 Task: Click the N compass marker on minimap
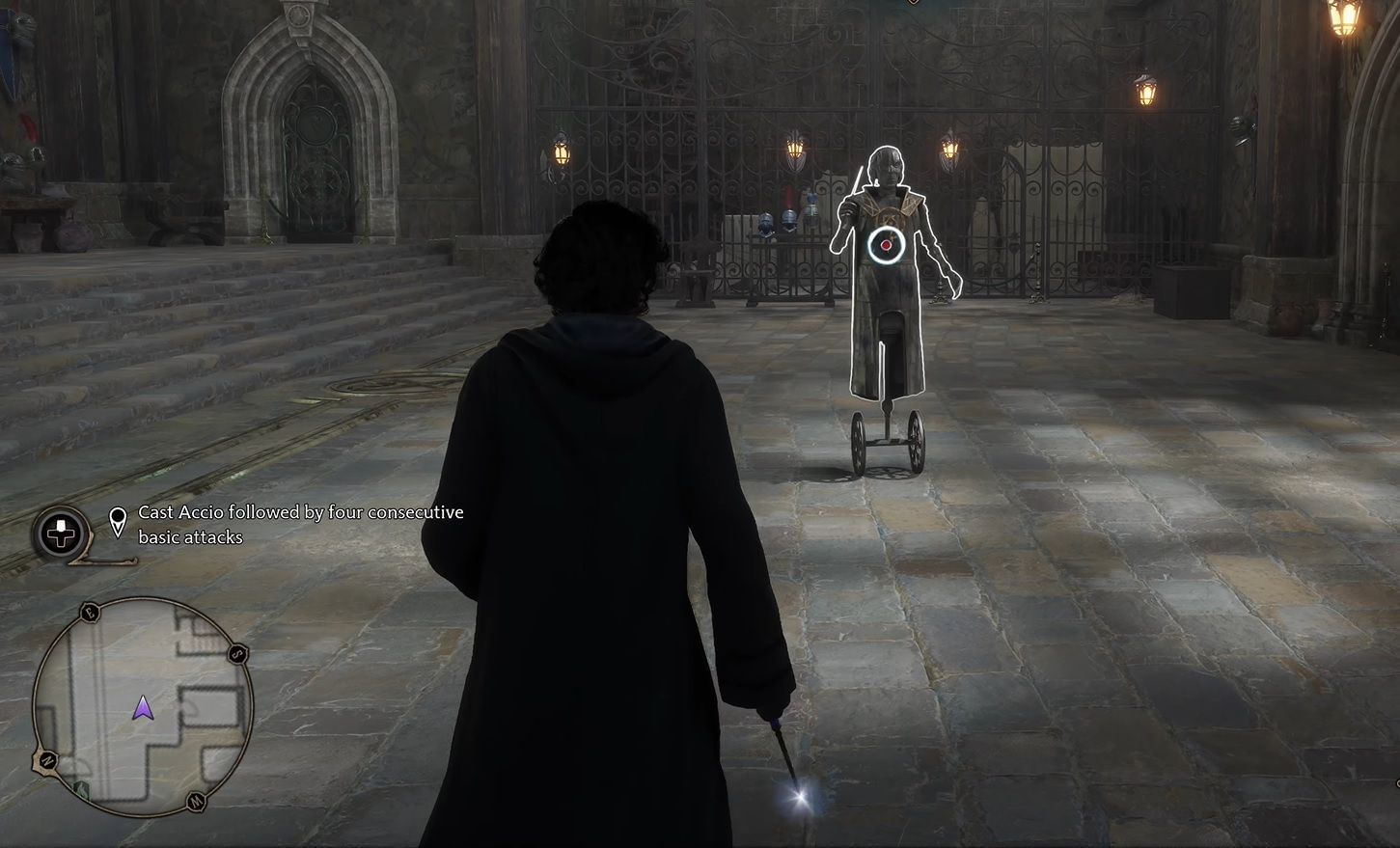pos(47,760)
